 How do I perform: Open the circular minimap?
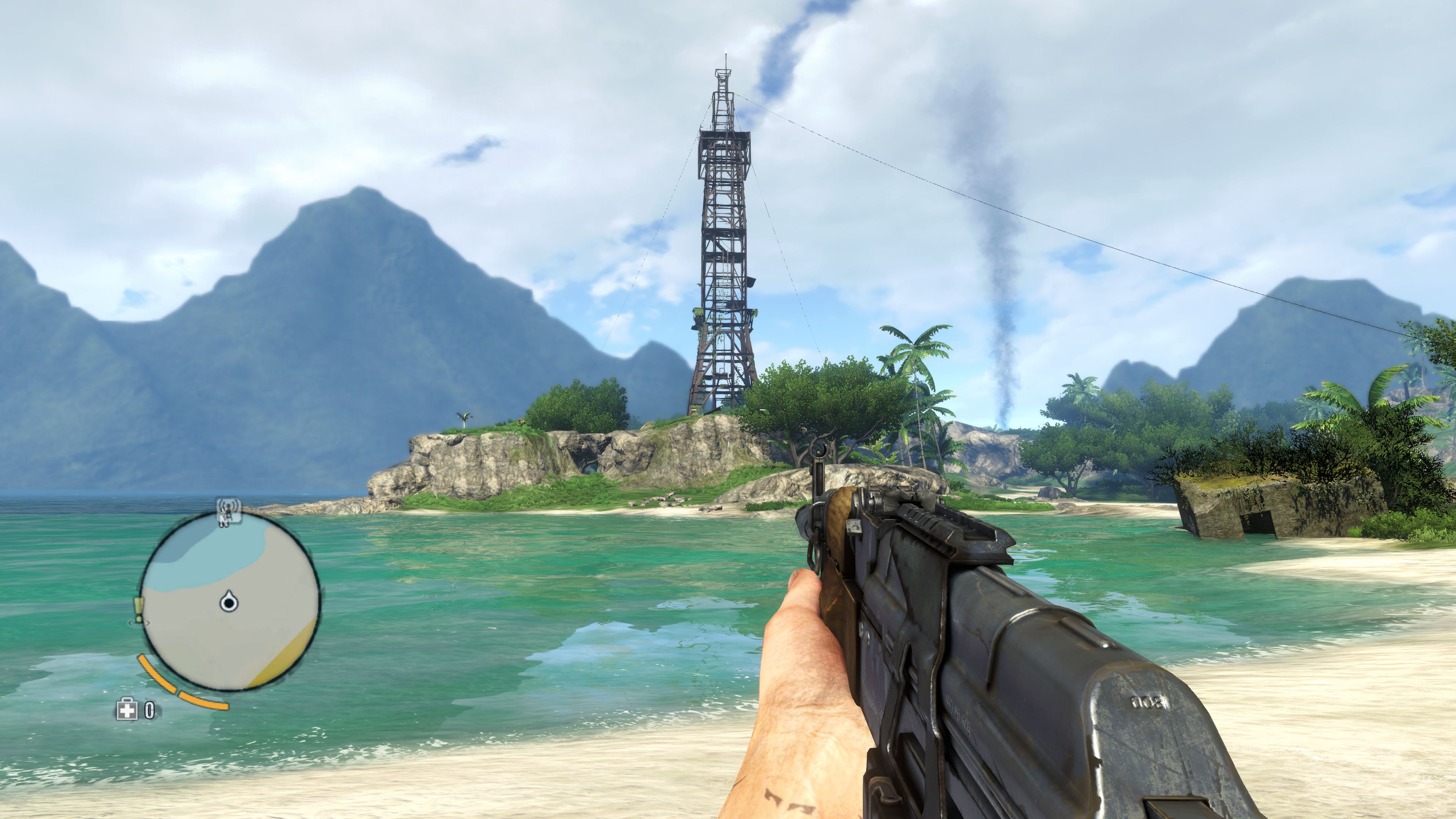click(230, 601)
